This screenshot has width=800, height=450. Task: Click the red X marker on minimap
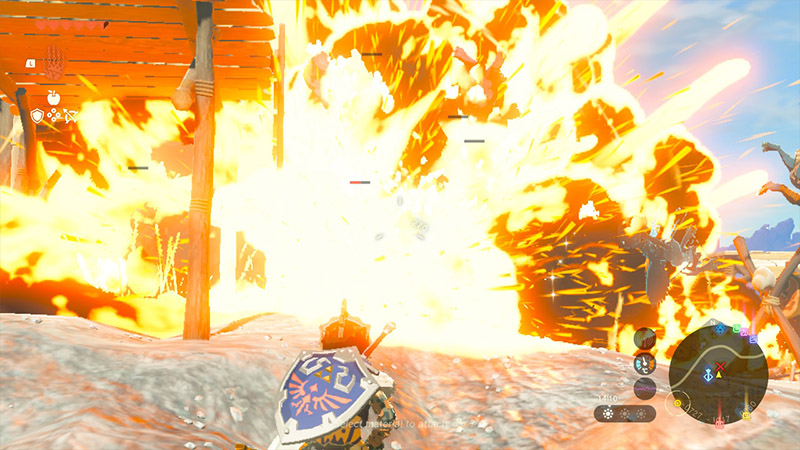(720, 366)
